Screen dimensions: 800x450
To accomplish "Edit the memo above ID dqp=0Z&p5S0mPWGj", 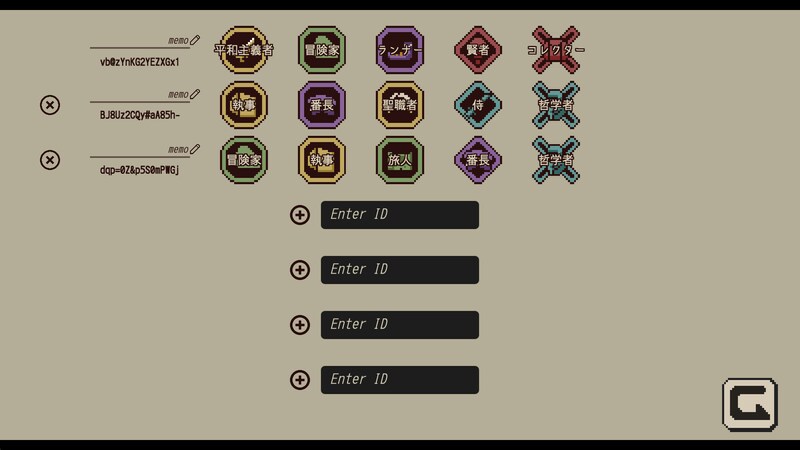I will click(194, 149).
